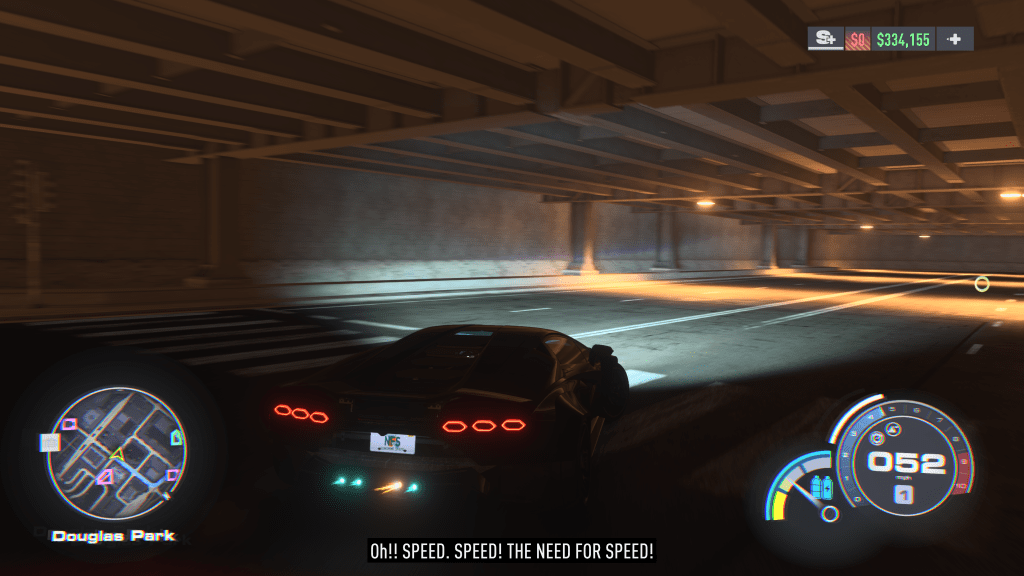Click the plus icon beside the cash total
Screen dimensions: 1024x576
point(955,39)
